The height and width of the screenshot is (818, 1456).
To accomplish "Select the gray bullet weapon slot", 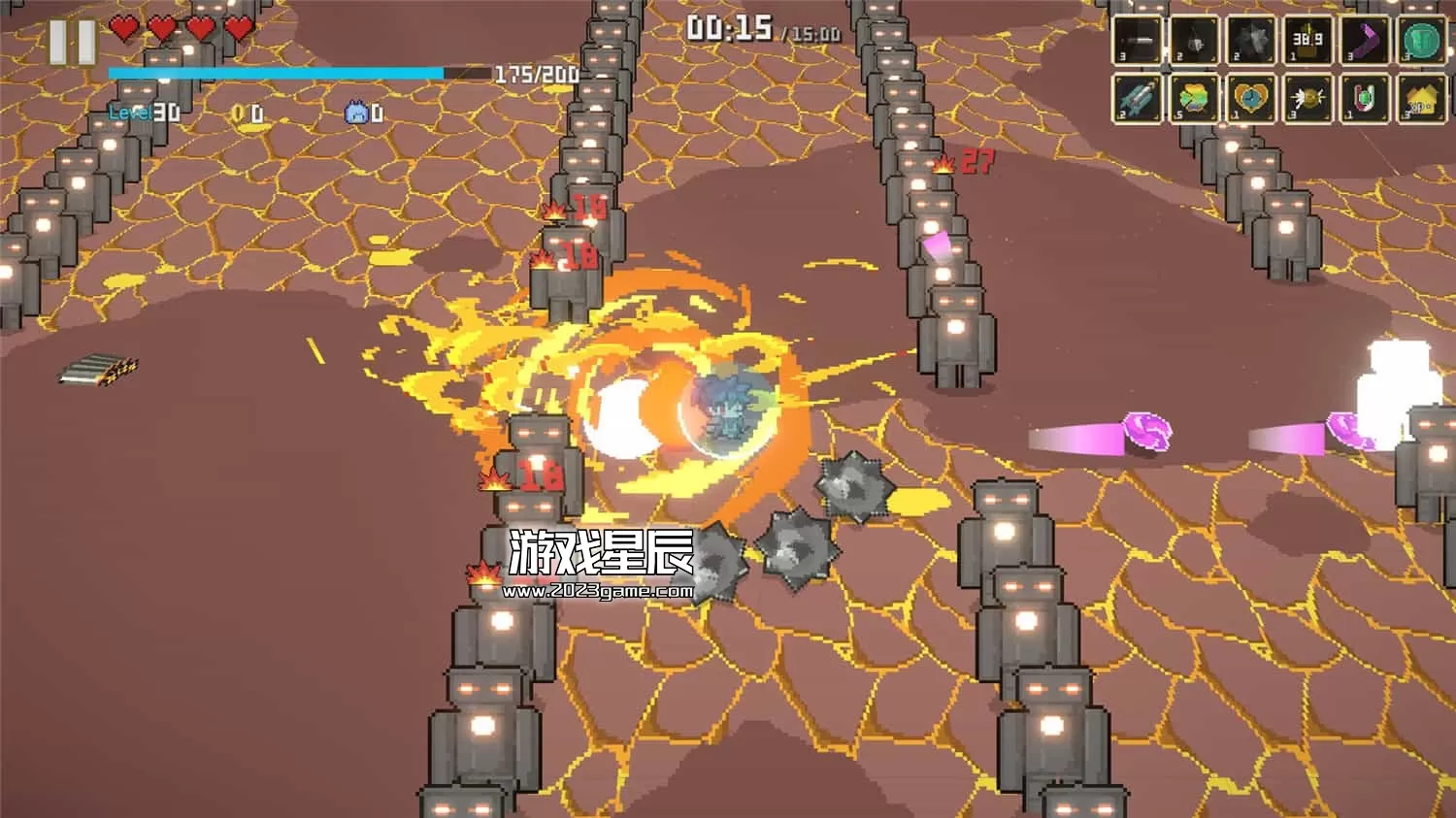I will (x=1138, y=40).
